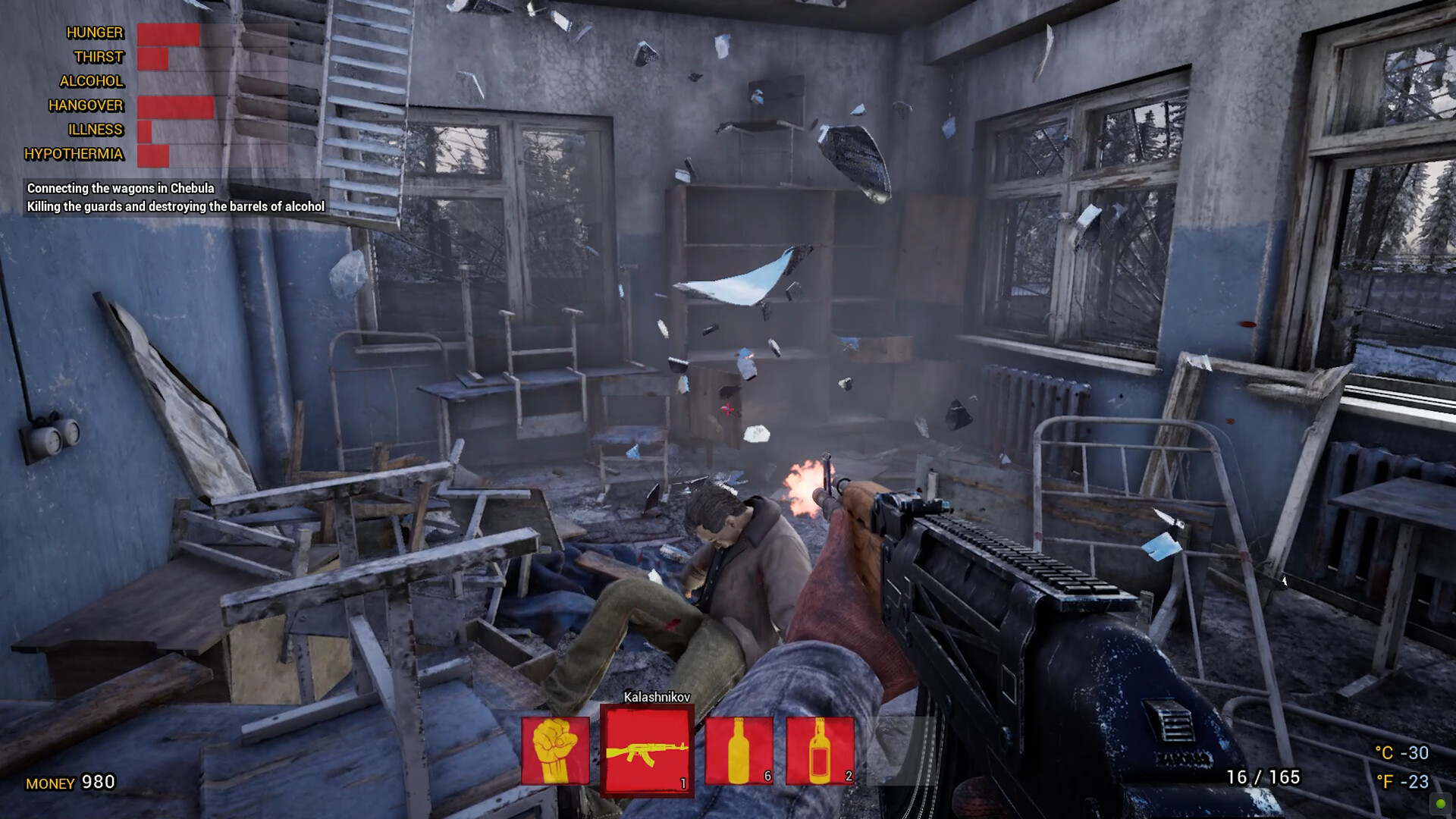The width and height of the screenshot is (1456, 819).
Task: Open the ALCOHOL stat entry
Action: pos(93,81)
